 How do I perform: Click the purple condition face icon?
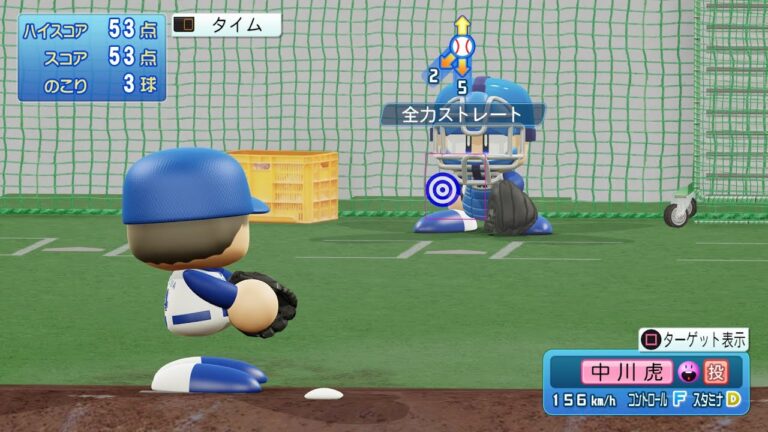tap(688, 372)
